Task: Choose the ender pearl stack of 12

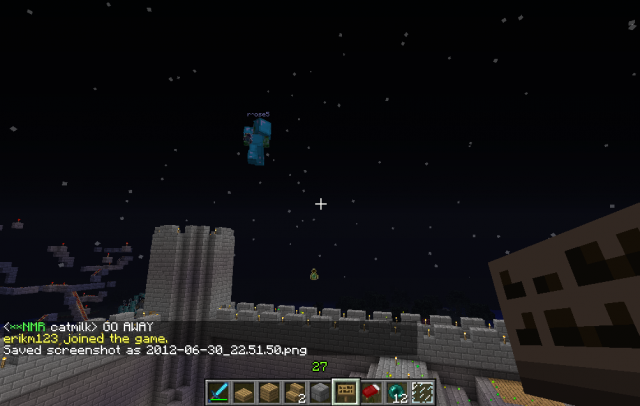Action: pyautogui.click(x=394, y=393)
